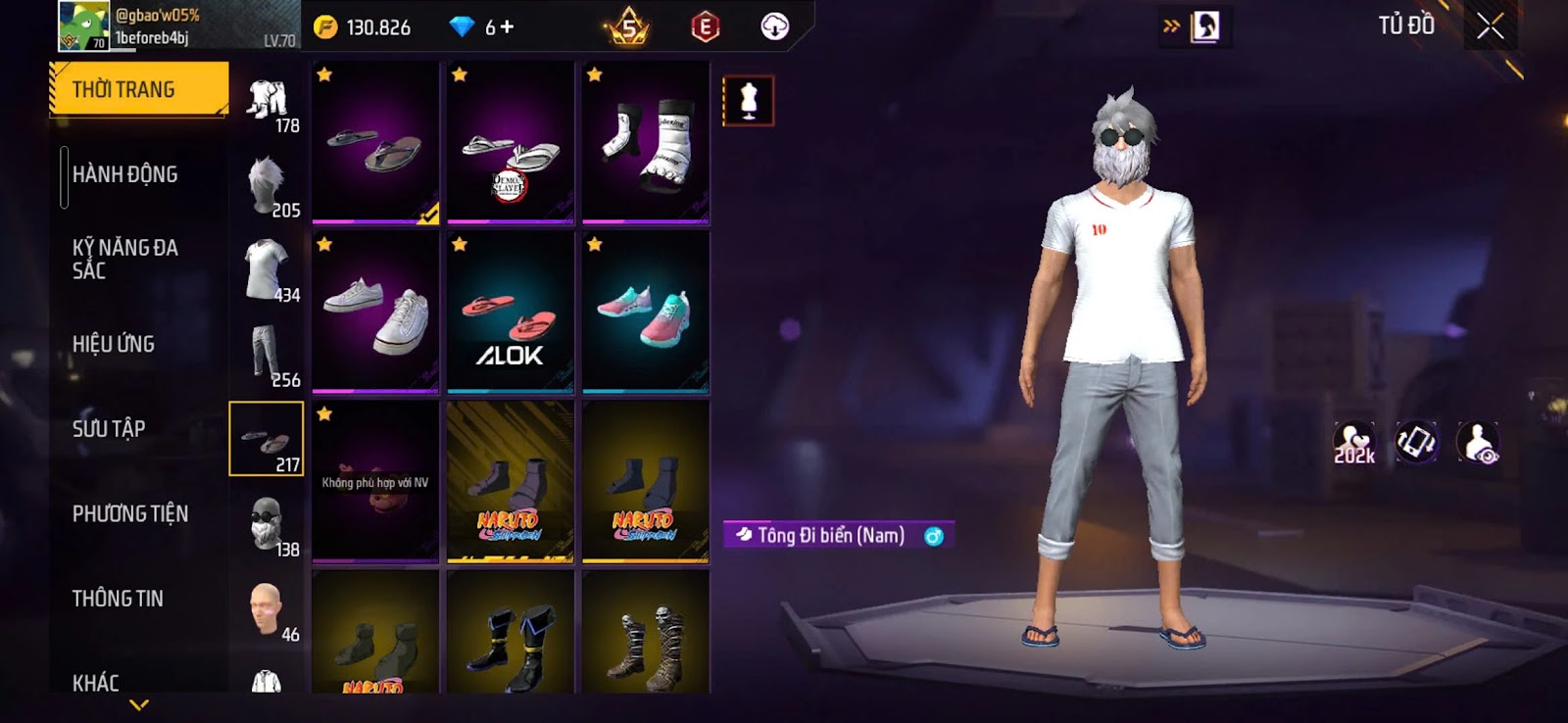Select the Demon Slayer sandals

pos(510,143)
